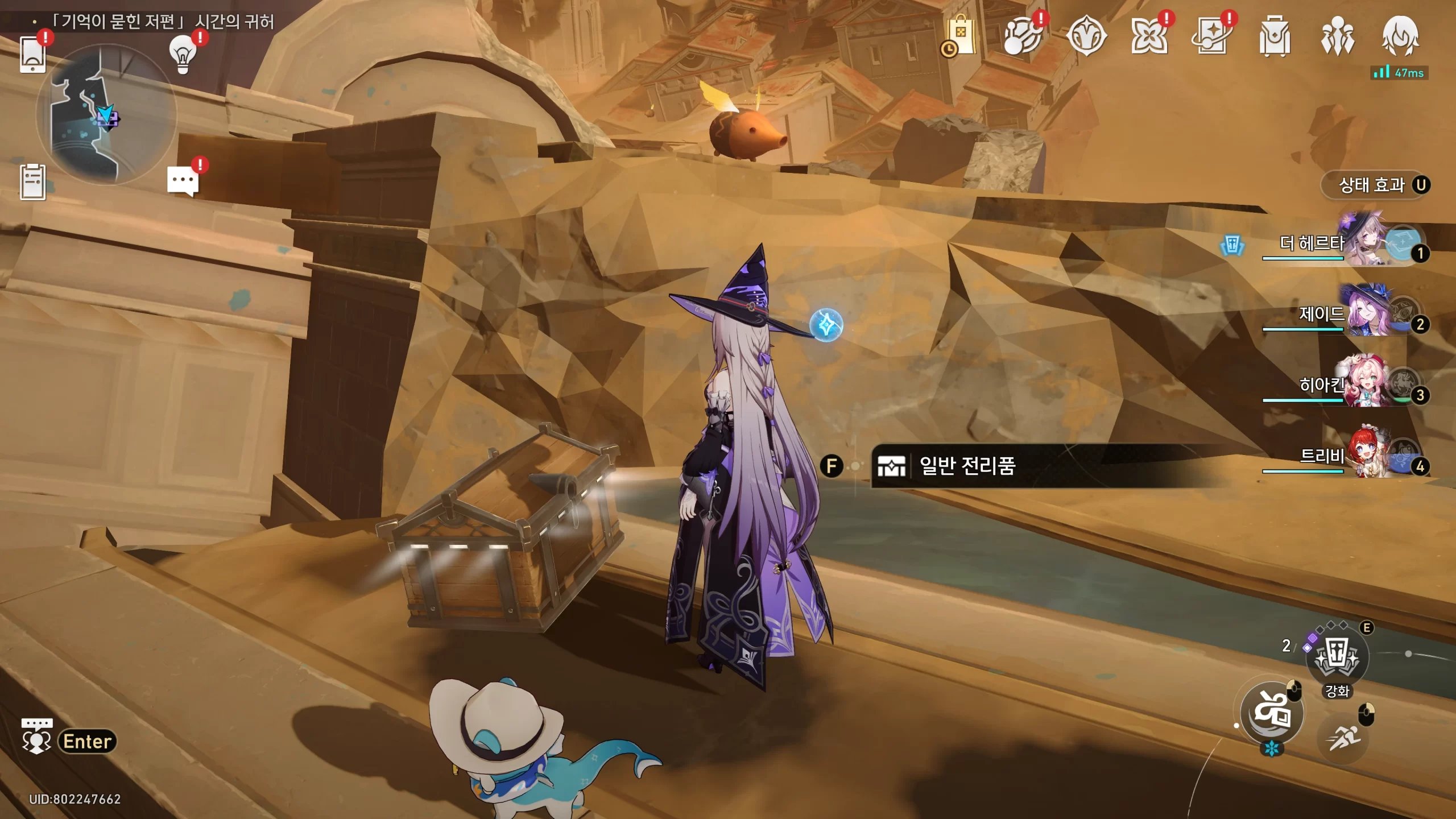The height and width of the screenshot is (819, 1456).
Task: Open the team setup icon
Action: pos(1337,36)
